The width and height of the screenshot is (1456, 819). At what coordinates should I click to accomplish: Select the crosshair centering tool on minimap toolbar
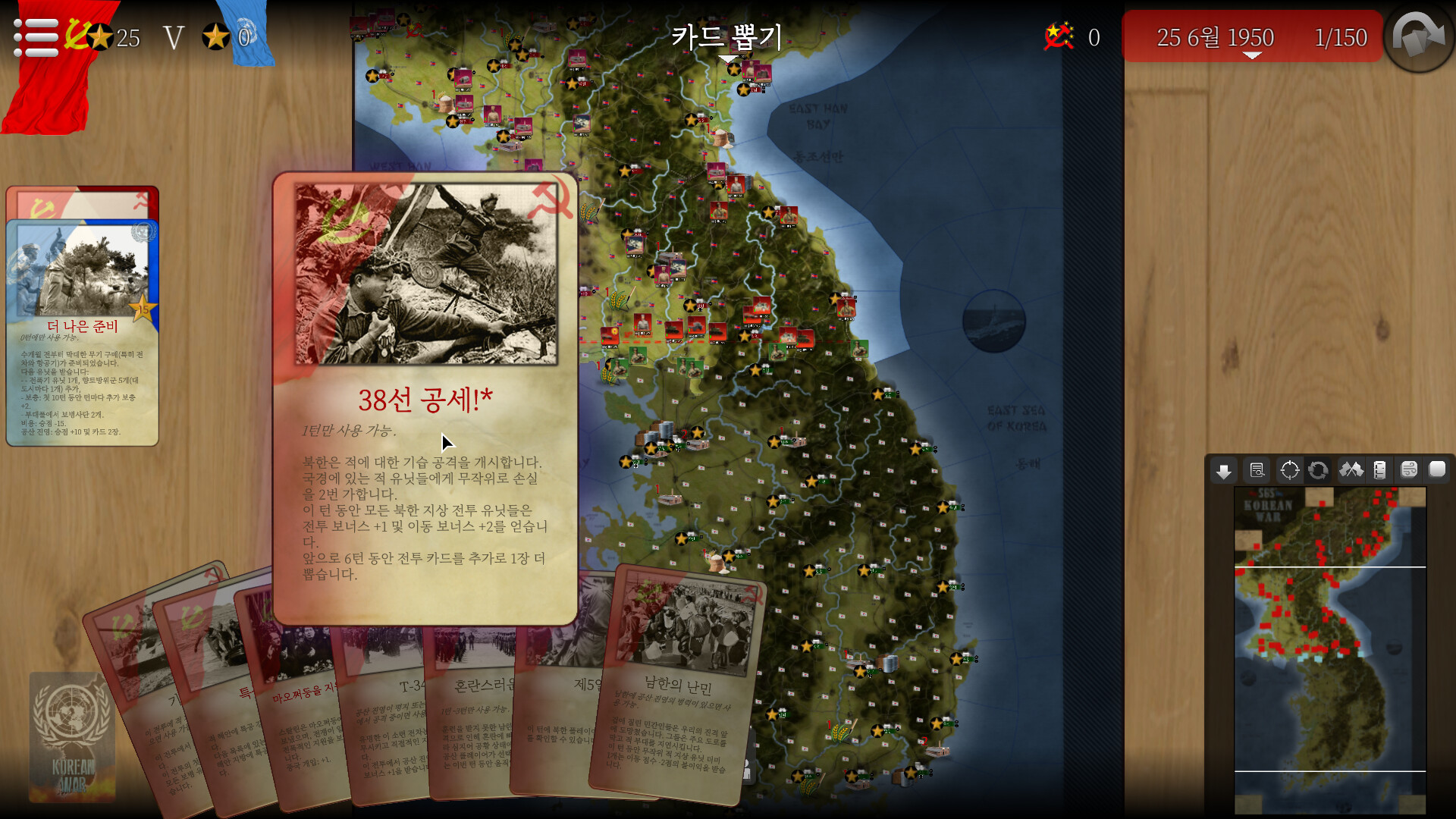coord(1289,470)
